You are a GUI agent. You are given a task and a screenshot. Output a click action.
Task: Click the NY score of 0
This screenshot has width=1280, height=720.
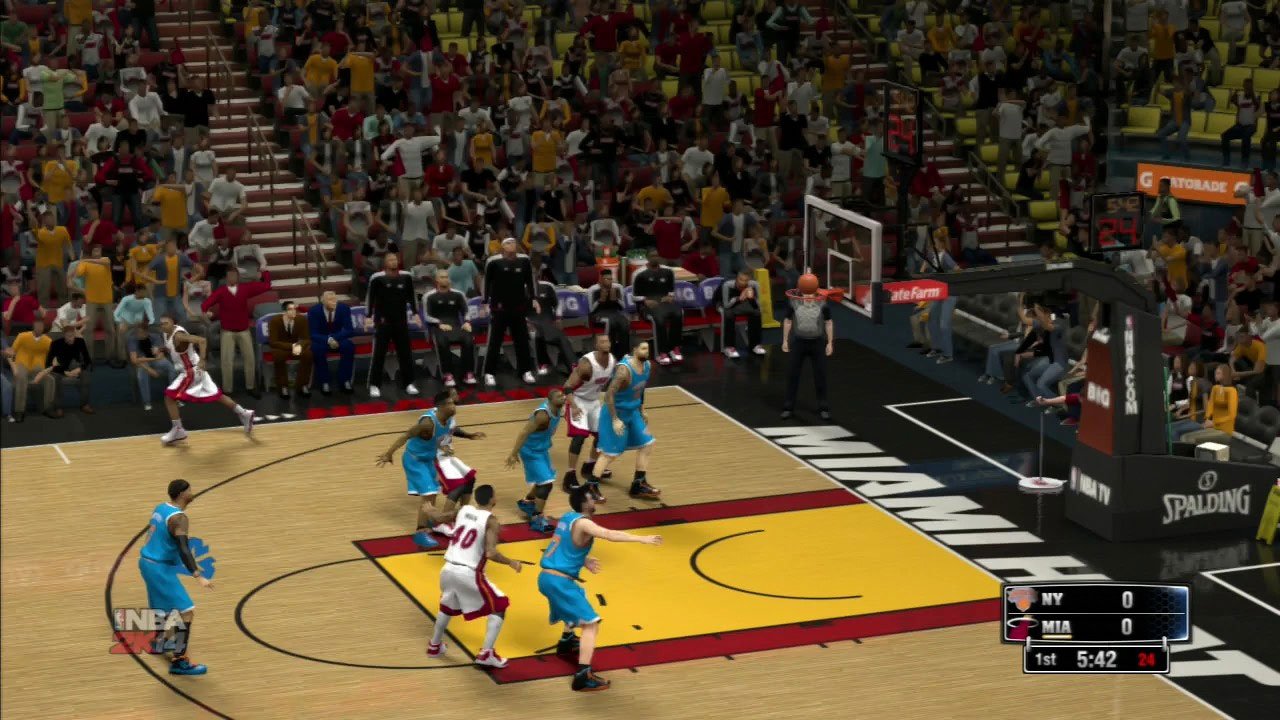pyautogui.click(x=1128, y=598)
